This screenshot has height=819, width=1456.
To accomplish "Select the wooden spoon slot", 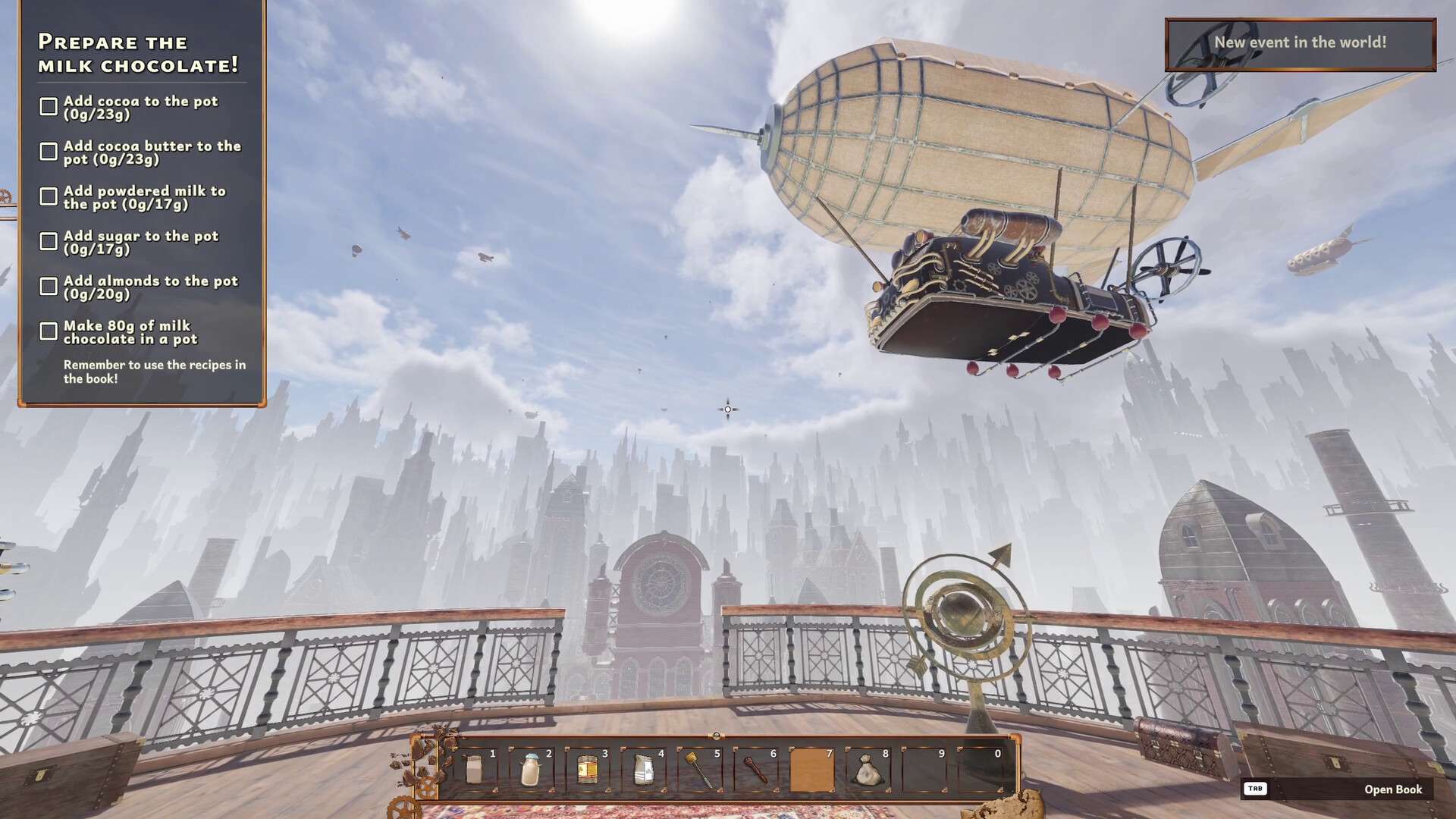I will [x=755, y=770].
